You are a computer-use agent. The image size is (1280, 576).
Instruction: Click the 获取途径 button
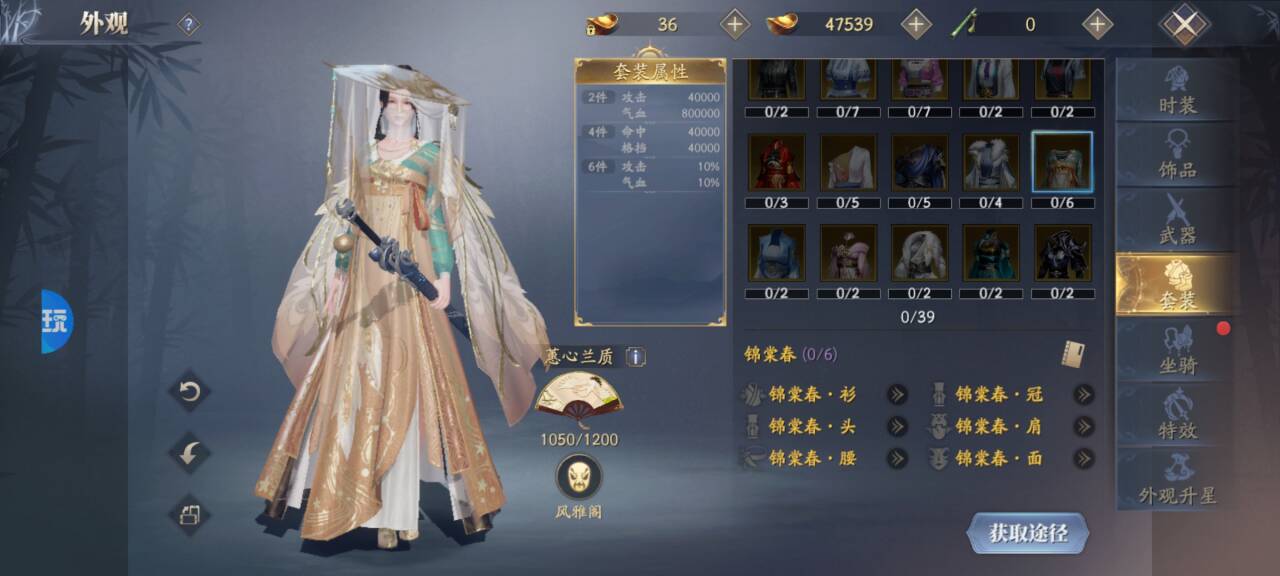tap(1027, 533)
